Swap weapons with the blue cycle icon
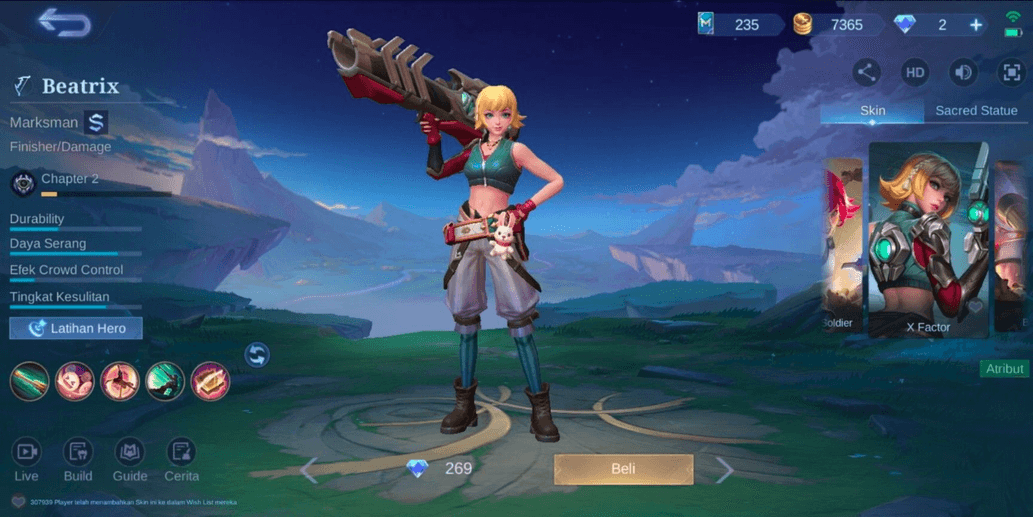The width and height of the screenshot is (1033, 517). click(x=257, y=354)
